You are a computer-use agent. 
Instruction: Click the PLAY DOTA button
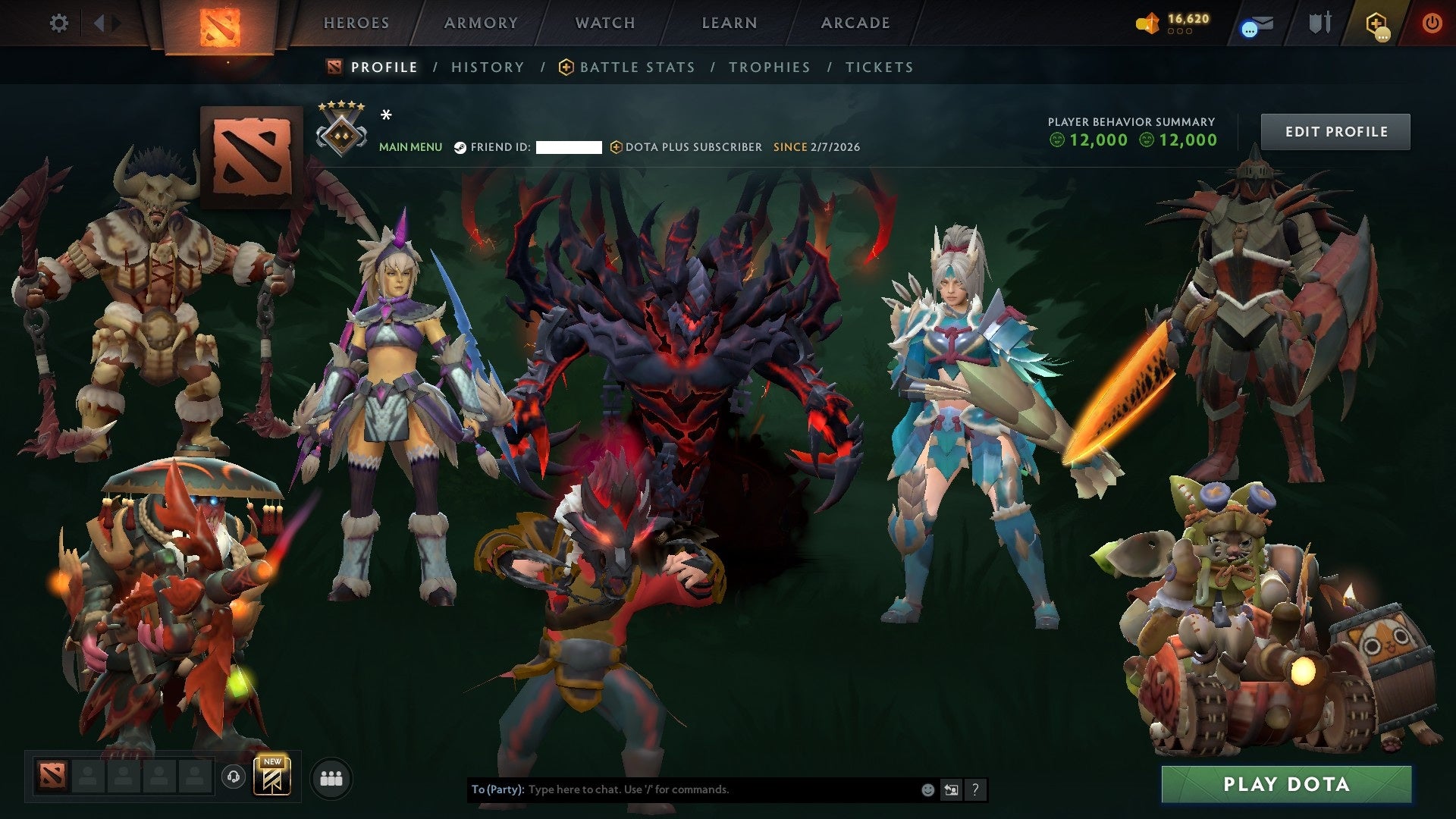[1284, 785]
